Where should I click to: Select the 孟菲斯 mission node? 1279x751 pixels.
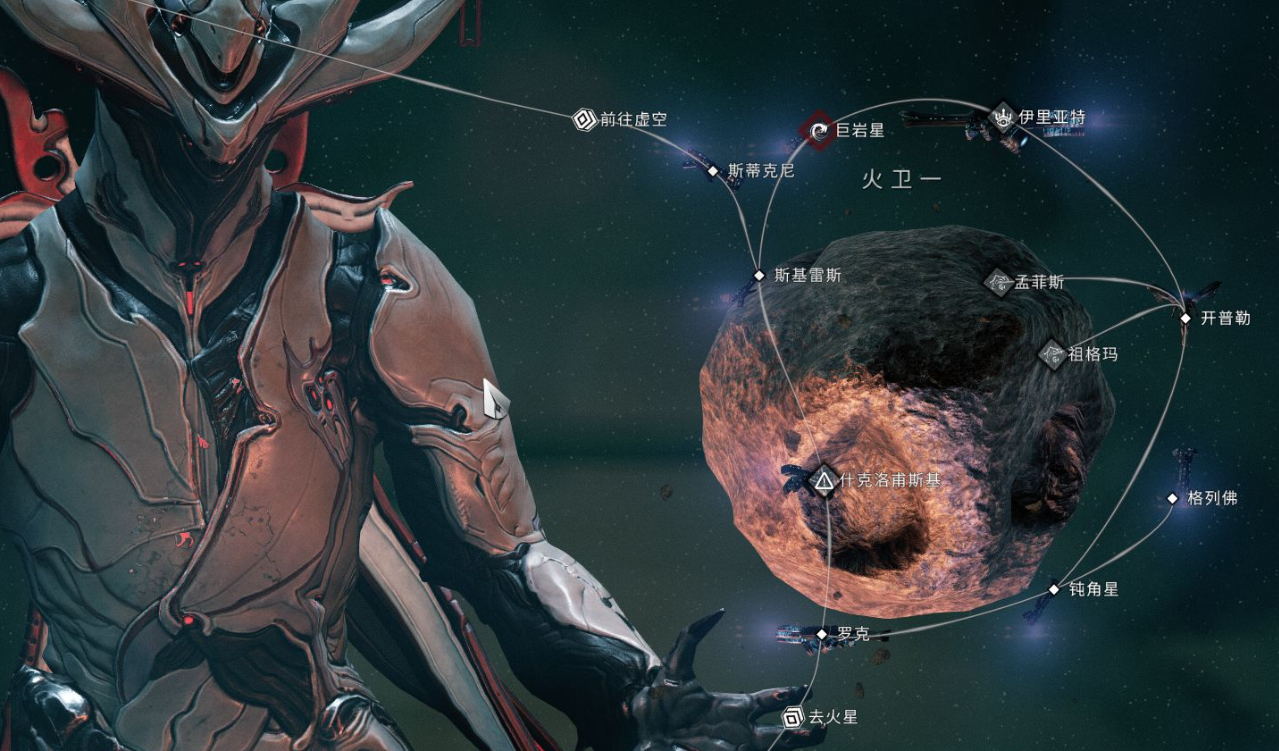coord(998,282)
